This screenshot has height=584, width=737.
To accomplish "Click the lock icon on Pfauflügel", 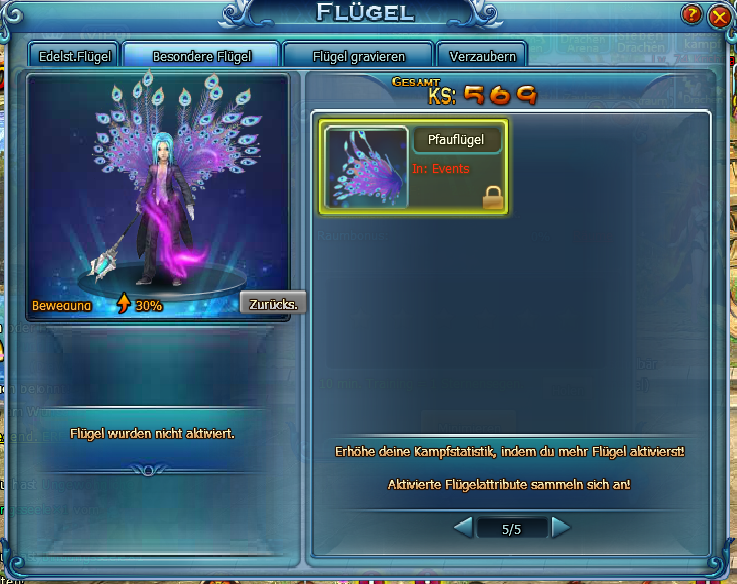I will pyautogui.click(x=492, y=197).
